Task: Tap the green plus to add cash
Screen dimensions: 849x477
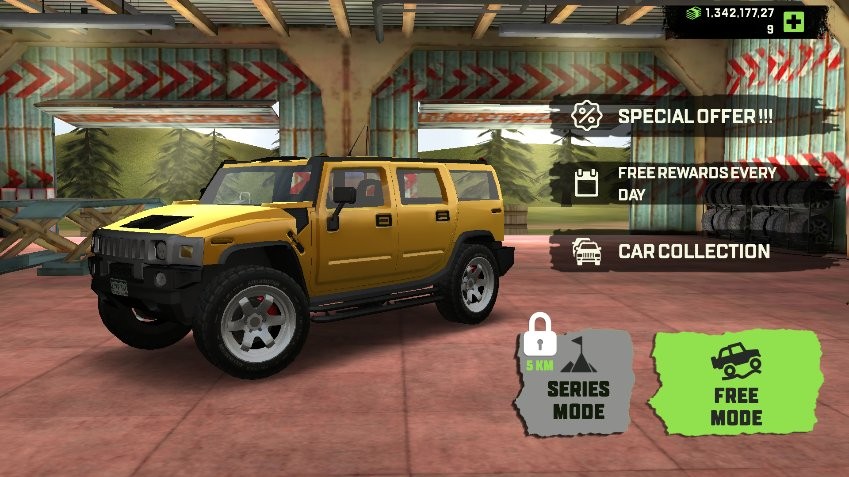Action: (x=794, y=22)
